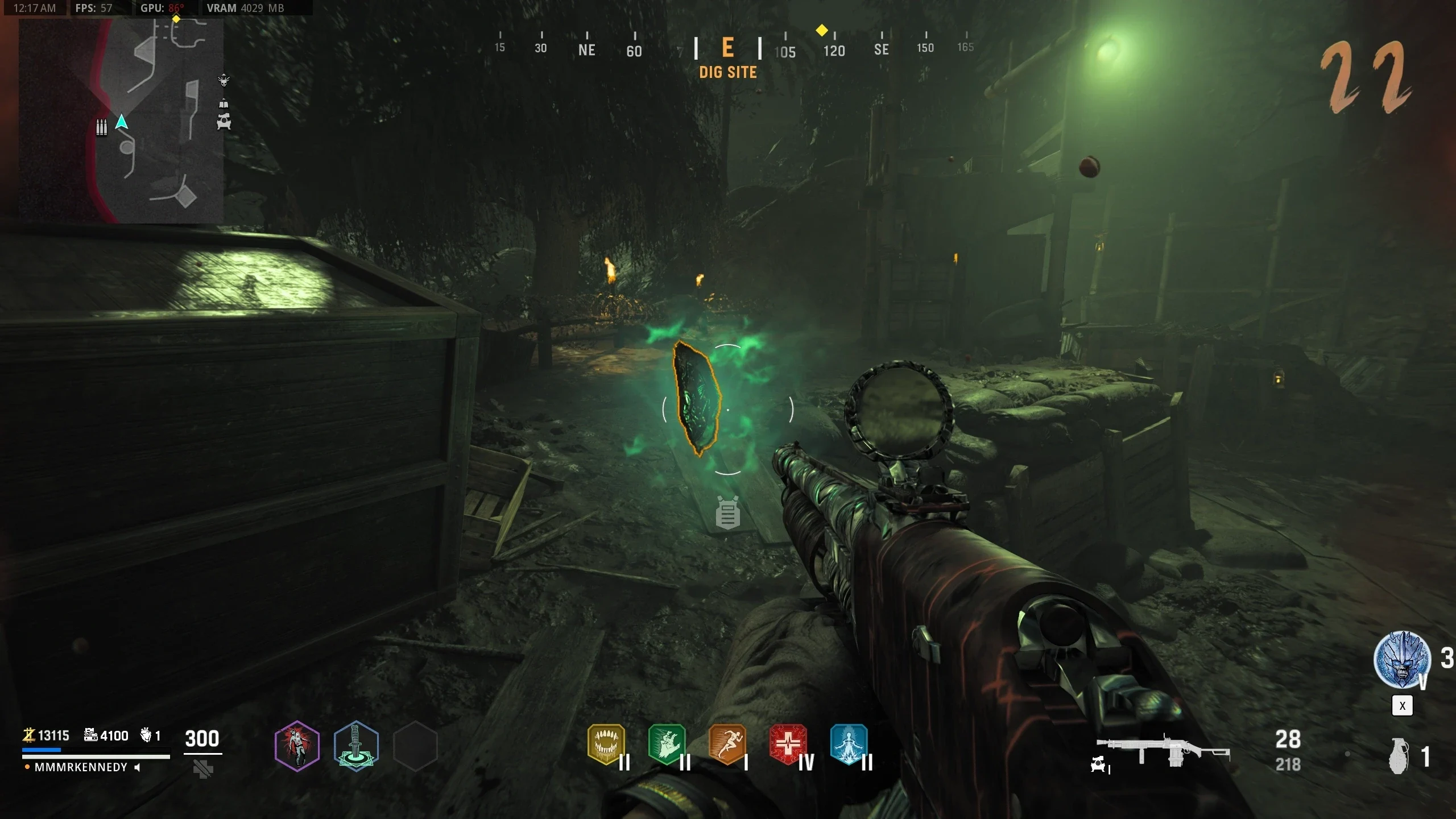Select the dagger GobbleGum slot
This screenshot has width=1456, height=819.
[x=356, y=746]
